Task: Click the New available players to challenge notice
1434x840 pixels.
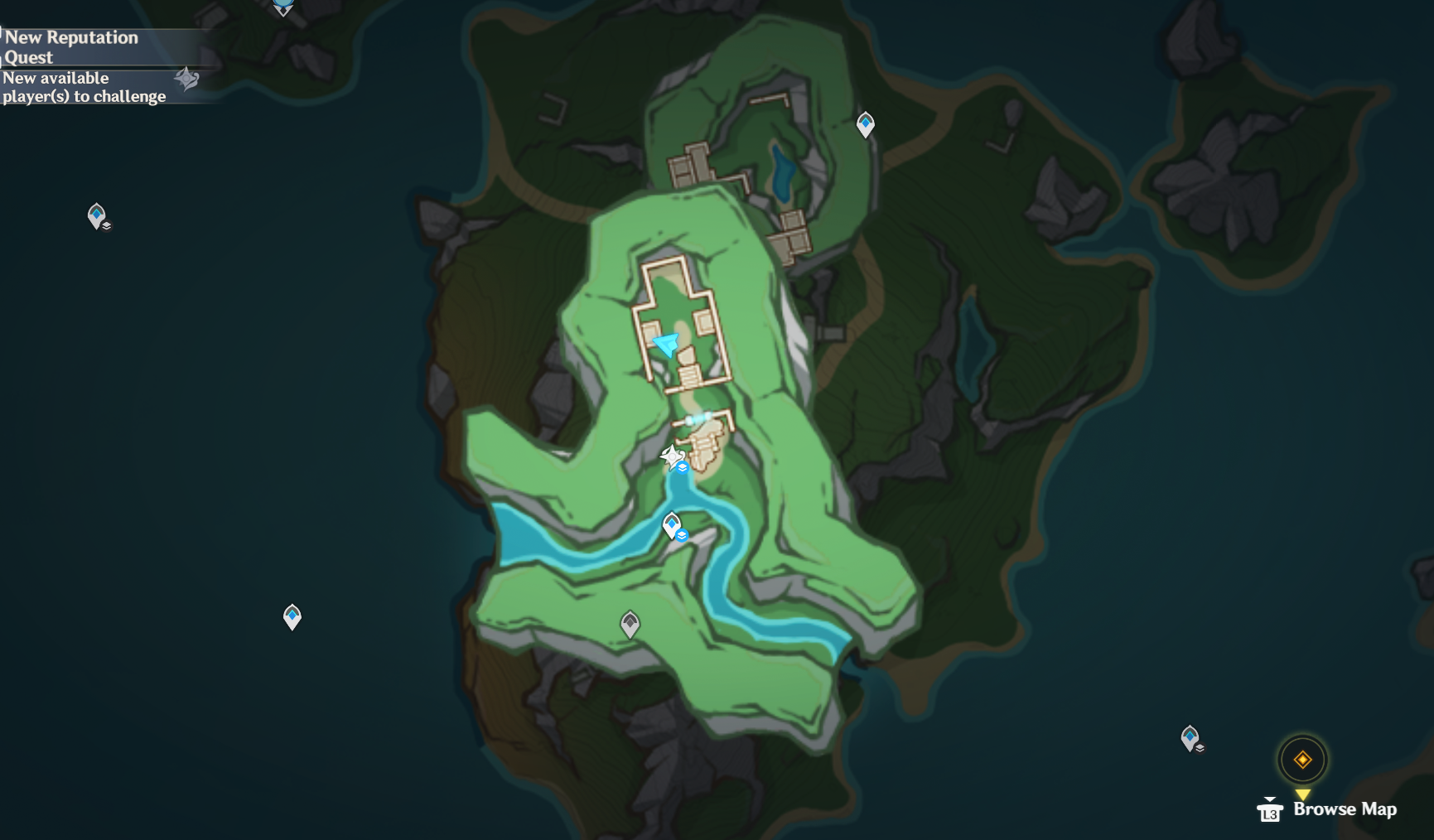Action: point(83,87)
